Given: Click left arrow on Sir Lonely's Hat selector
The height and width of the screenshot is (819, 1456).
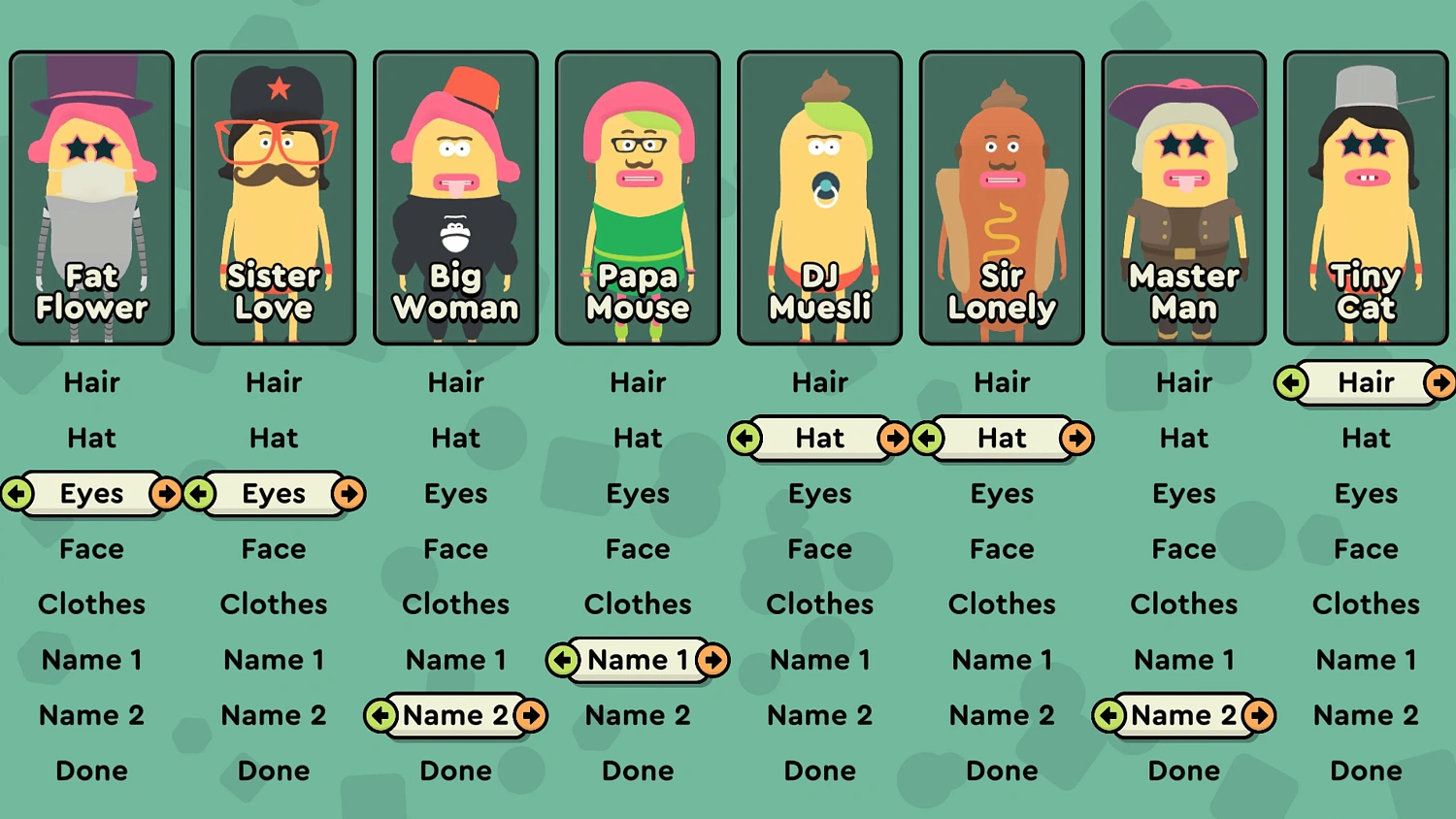Looking at the screenshot, I should [927, 439].
